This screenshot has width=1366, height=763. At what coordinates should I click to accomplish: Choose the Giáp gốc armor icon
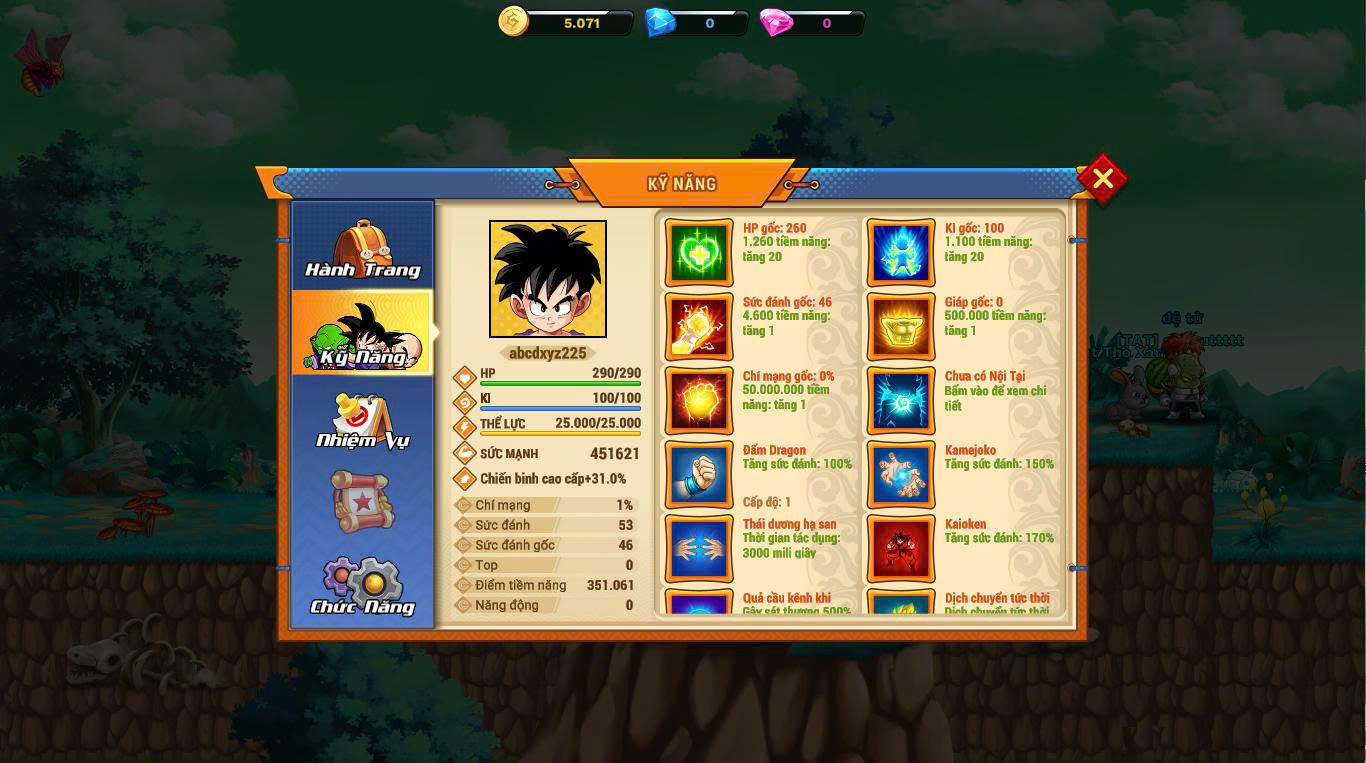coord(901,326)
